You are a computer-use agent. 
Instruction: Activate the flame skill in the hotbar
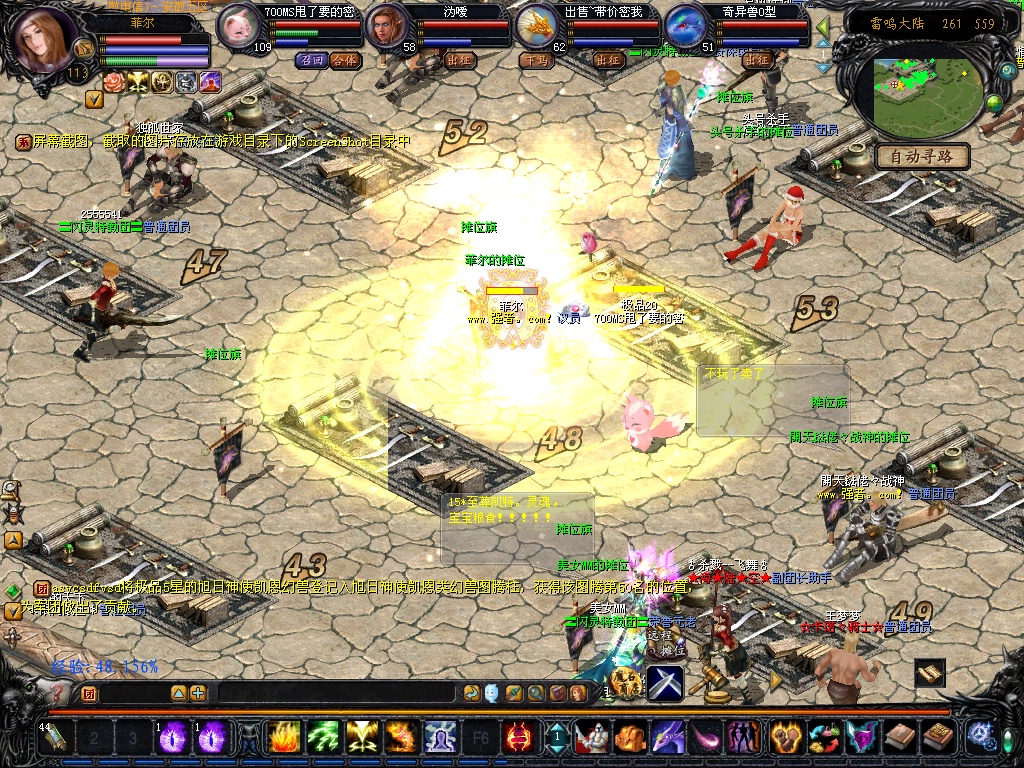pyautogui.click(x=284, y=738)
